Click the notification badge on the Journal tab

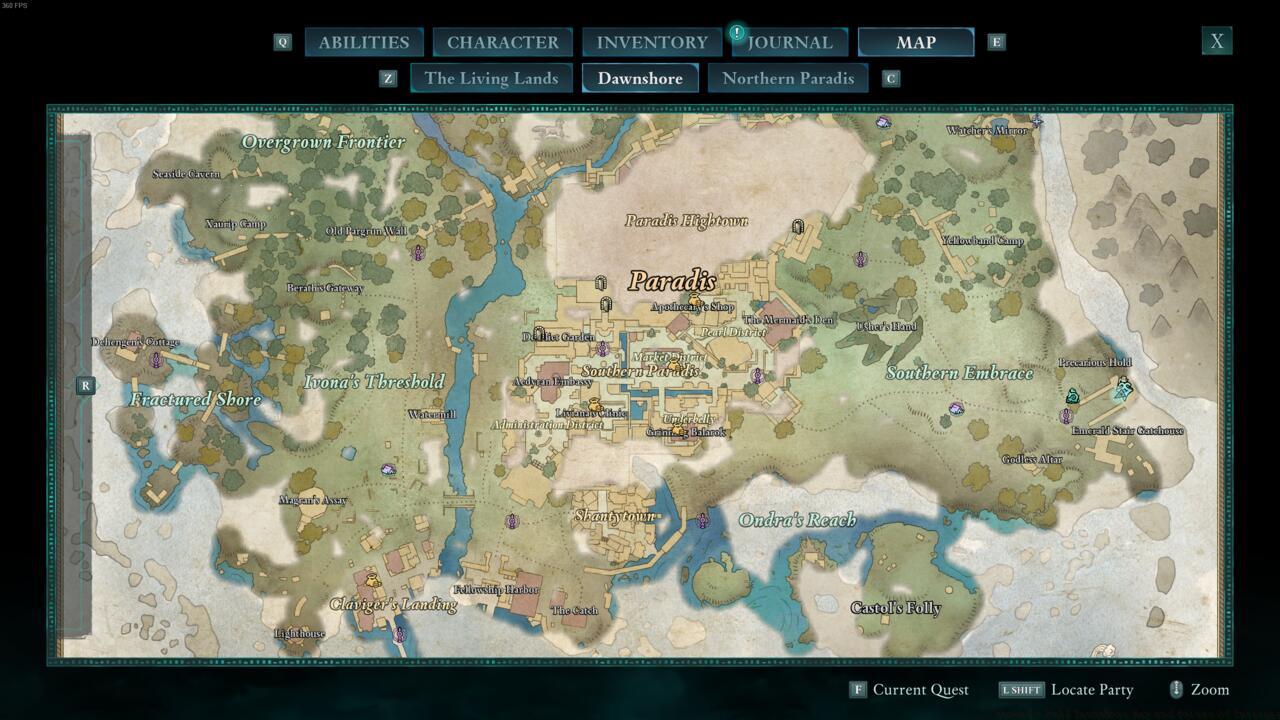tap(737, 31)
